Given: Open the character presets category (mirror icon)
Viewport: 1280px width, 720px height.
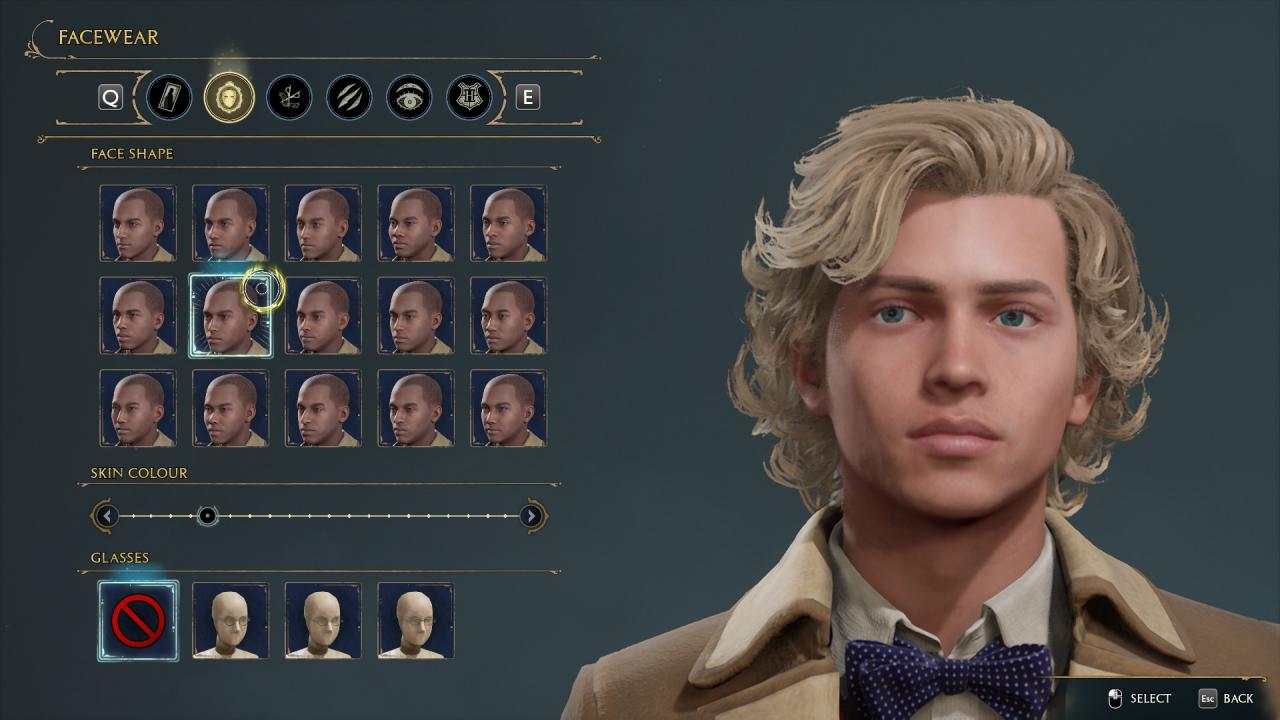Looking at the screenshot, I should [x=169, y=97].
